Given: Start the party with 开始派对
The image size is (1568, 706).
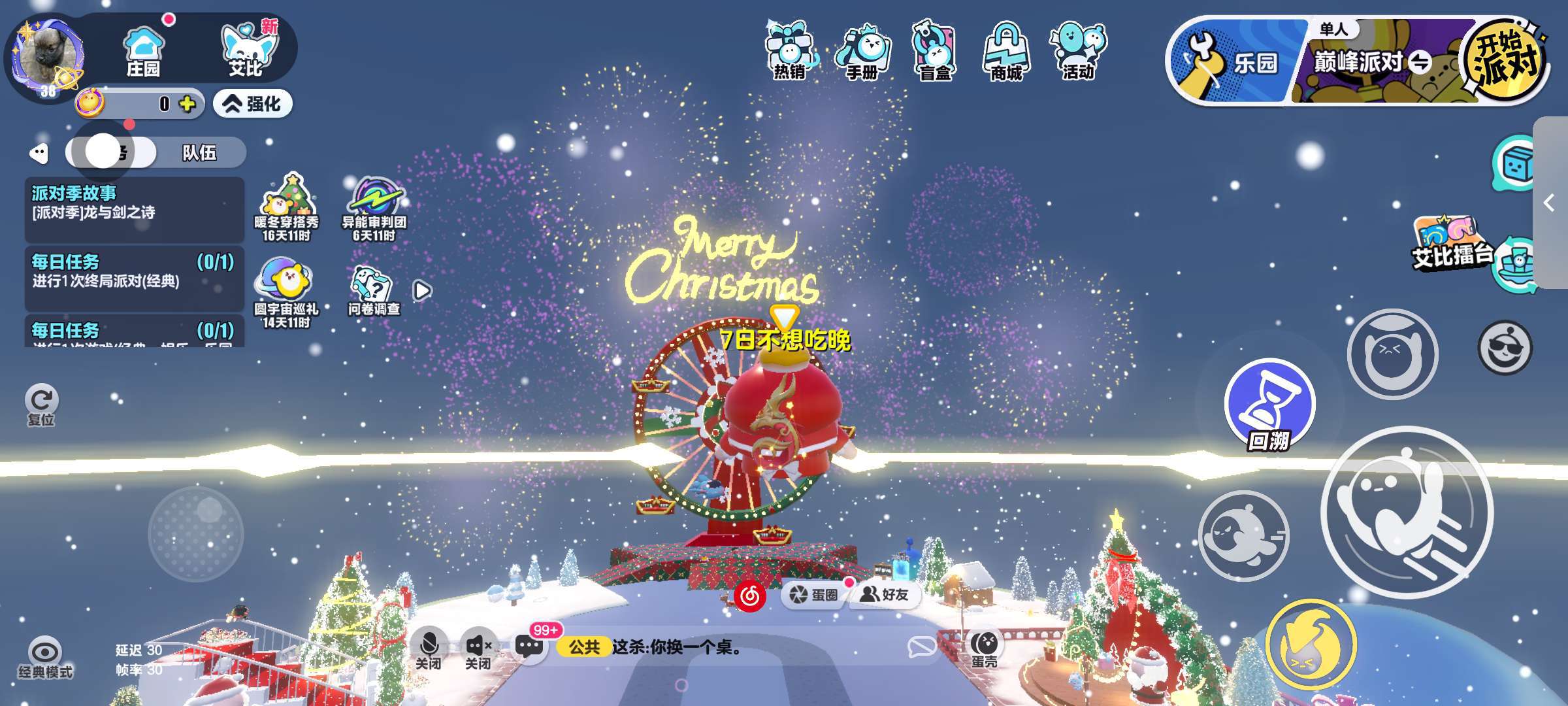Looking at the screenshot, I should coord(1505,60).
